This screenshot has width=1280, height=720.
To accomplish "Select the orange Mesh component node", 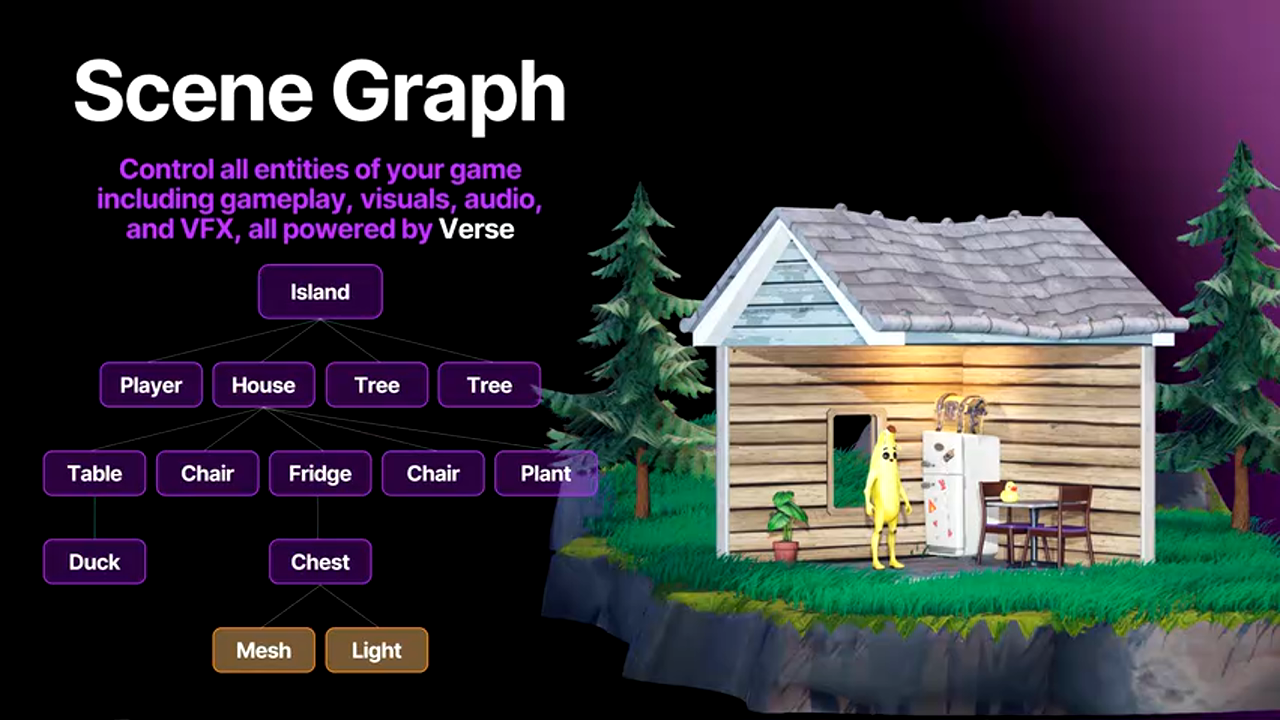I will click(x=264, y=650).
